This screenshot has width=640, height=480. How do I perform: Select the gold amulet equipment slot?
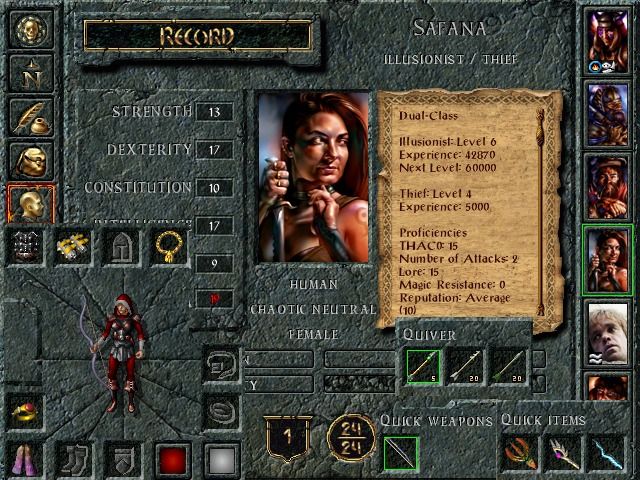pyautogui.click(x=168, y=245)
